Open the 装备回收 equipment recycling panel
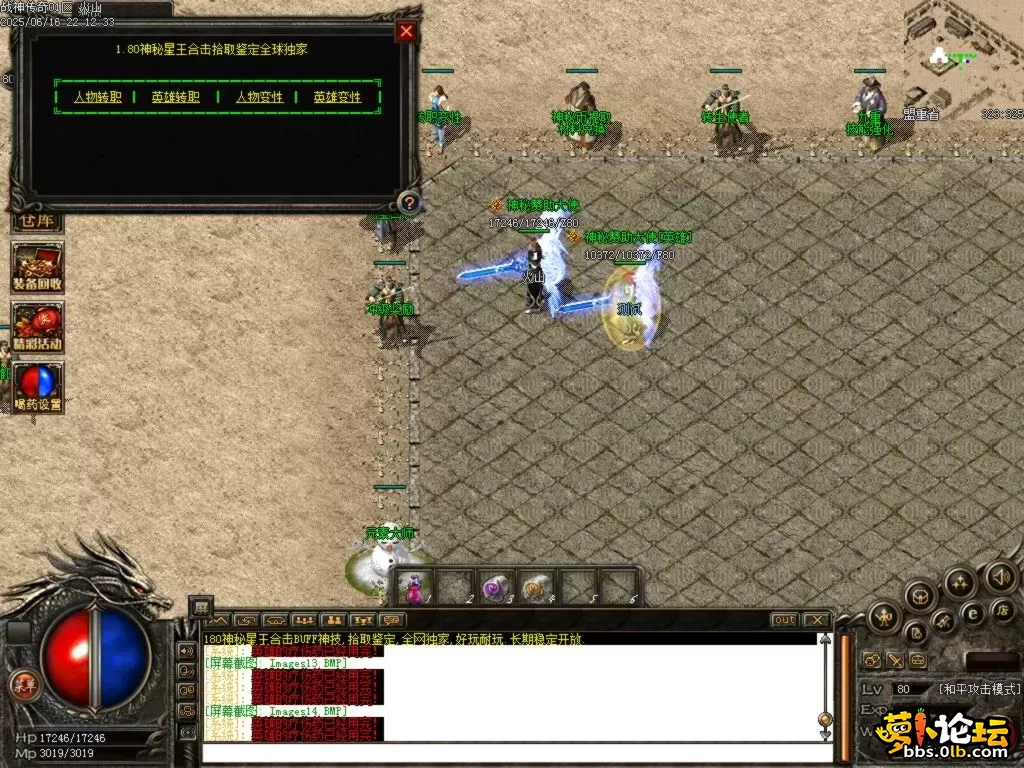The image size is (1024, 768). tap(38, 268)
